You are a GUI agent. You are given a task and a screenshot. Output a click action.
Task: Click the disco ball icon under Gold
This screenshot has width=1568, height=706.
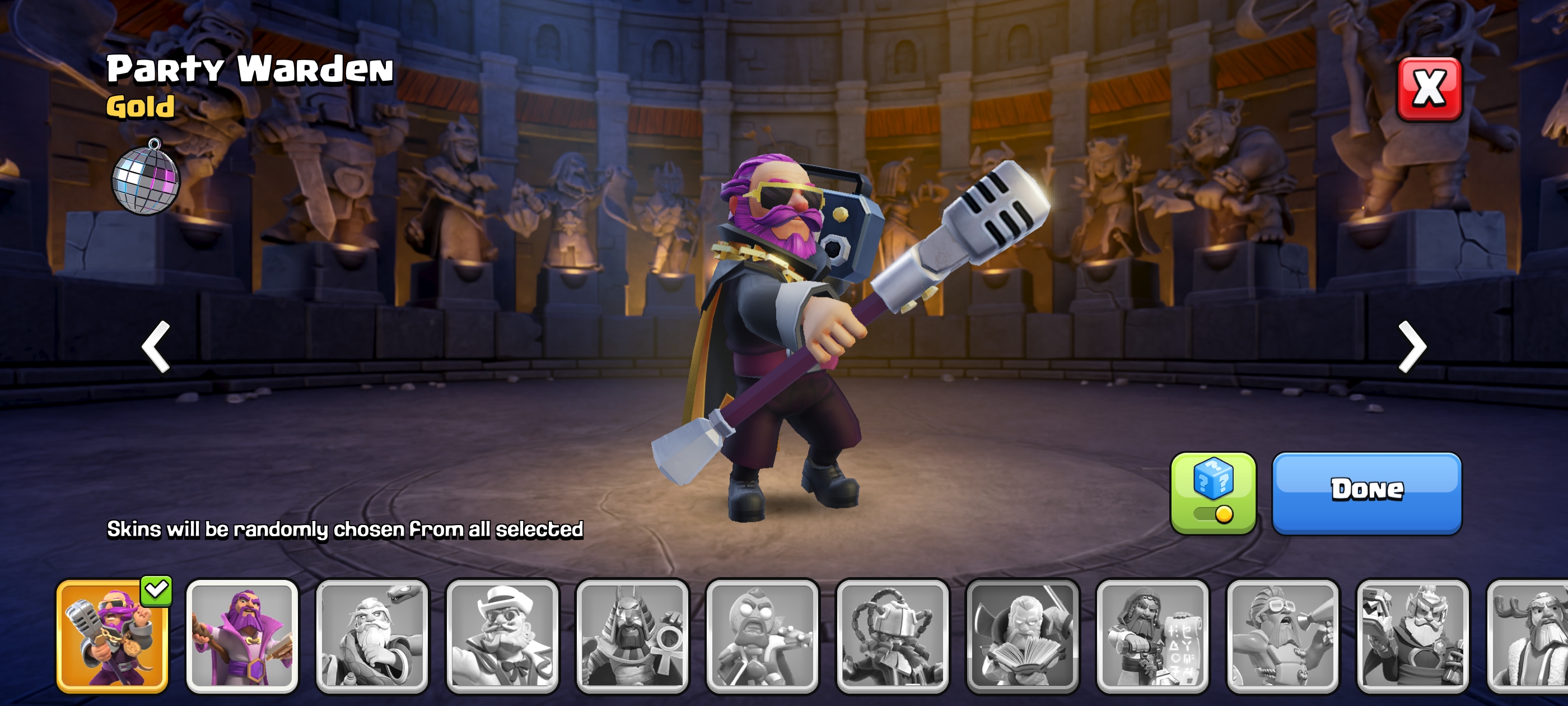(x=146, y=178)
